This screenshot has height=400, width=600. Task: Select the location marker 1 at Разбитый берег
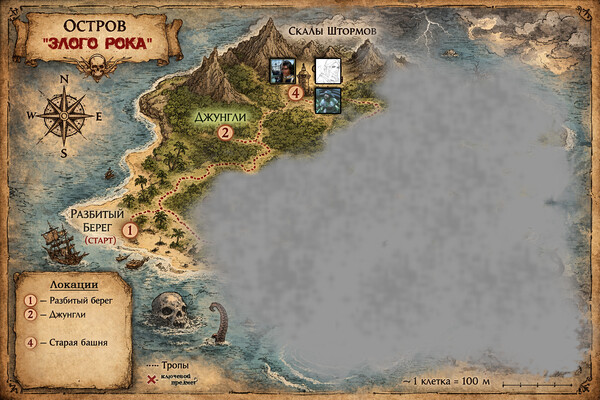click(x=129, y=230)
